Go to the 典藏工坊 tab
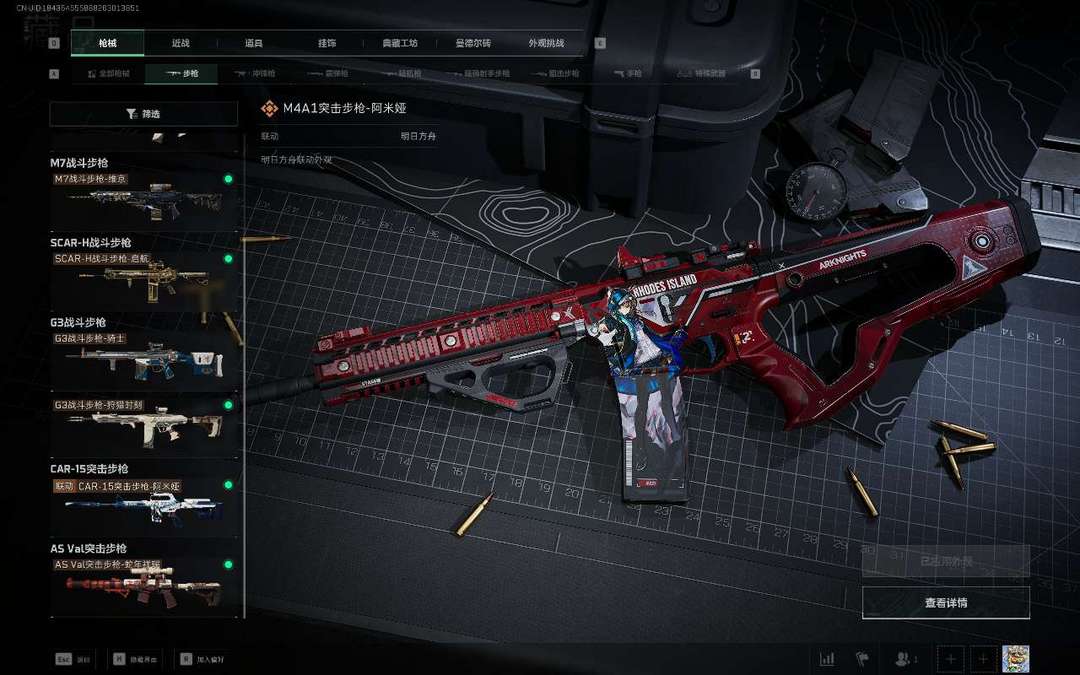Screen dimensions: 1080x675 399,43
